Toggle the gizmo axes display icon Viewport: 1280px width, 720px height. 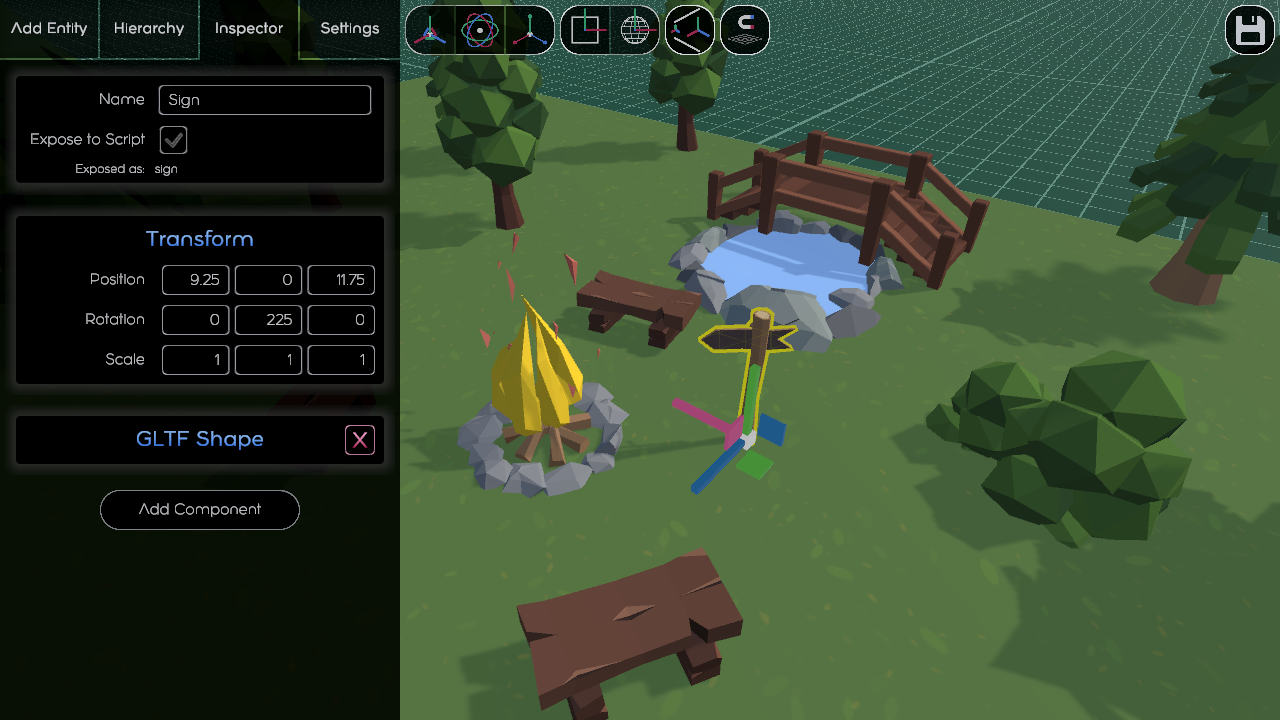(690, 30)
